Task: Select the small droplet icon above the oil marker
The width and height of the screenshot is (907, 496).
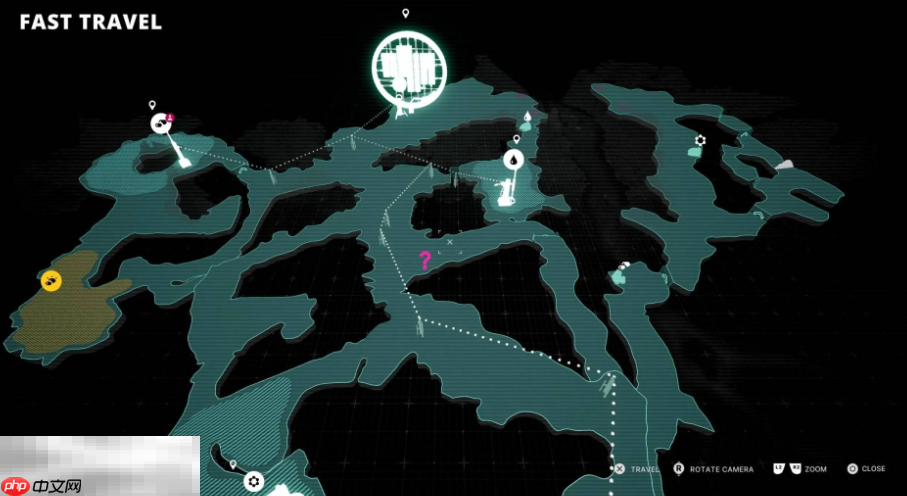Action: pyautogui.click(x=527, y=116)
